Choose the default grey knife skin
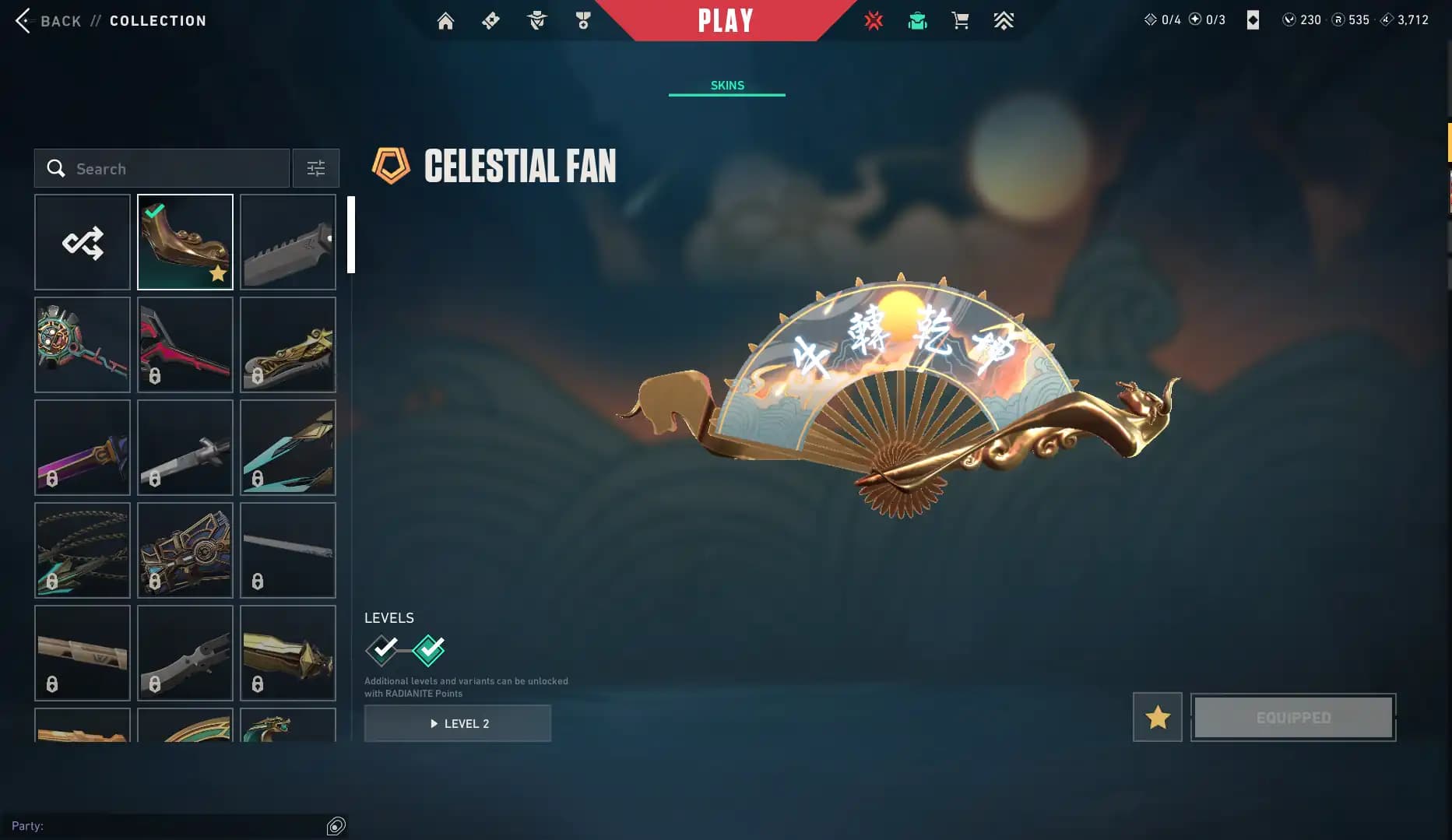Image resolution: width=1452 pixels, height=840 pixels. coord(288,242)
